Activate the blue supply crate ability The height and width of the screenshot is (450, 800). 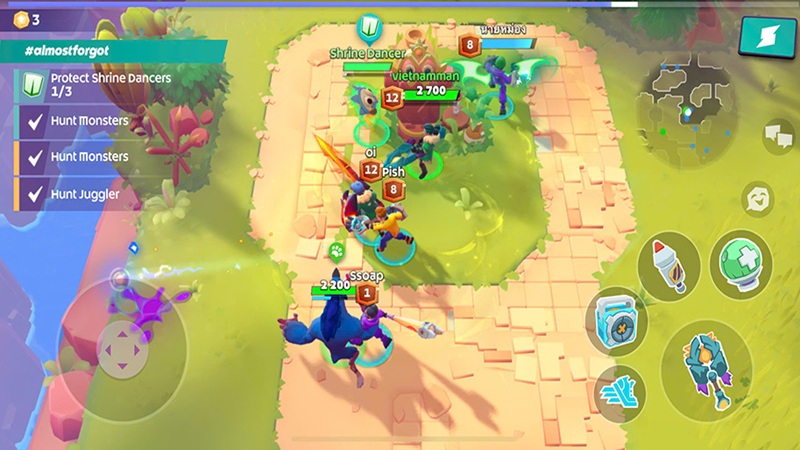[x=616, y=320]
